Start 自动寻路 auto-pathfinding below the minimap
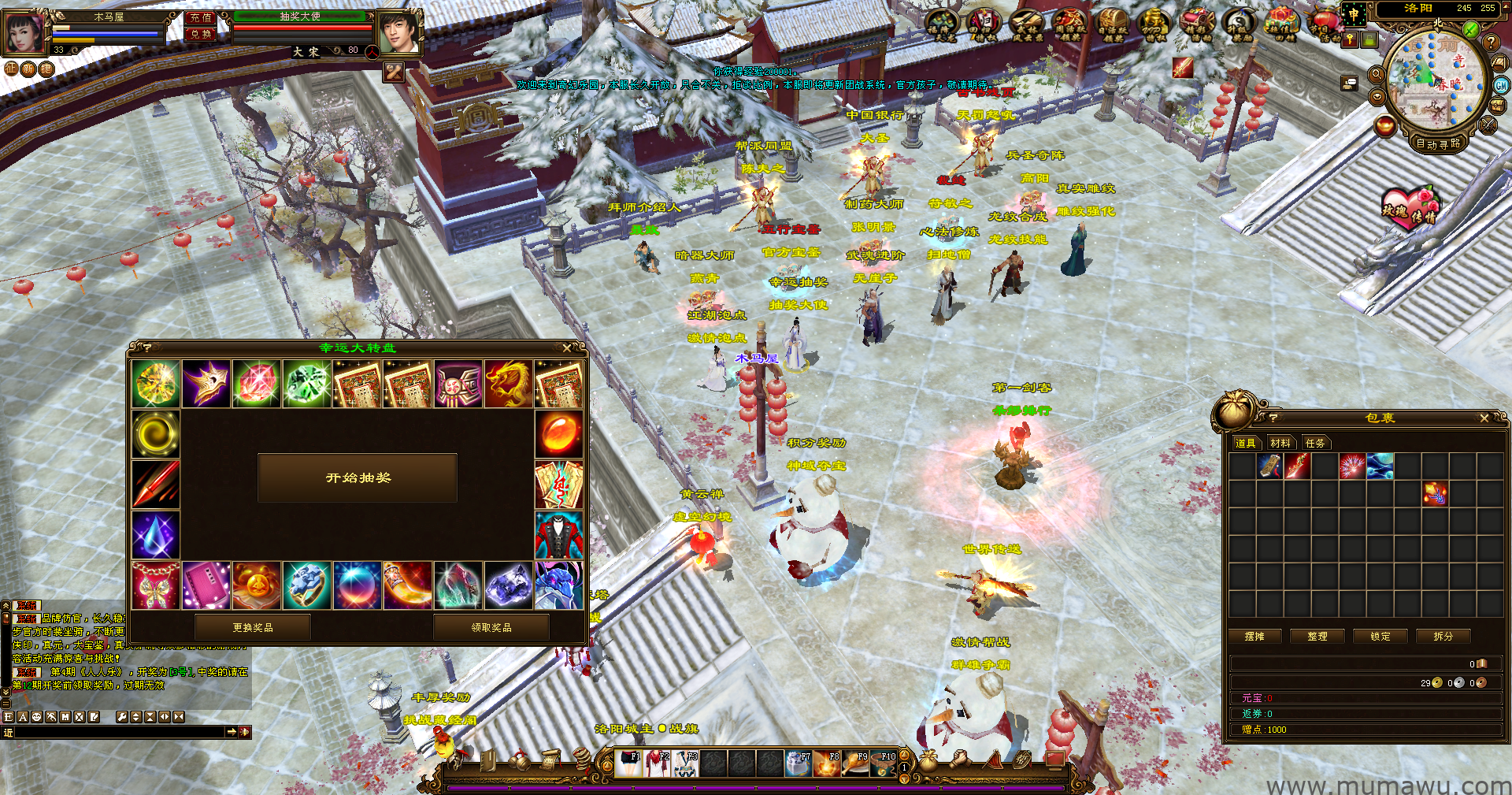The height and width of the screenshot is (795, 1512). tap(1438, 143)
